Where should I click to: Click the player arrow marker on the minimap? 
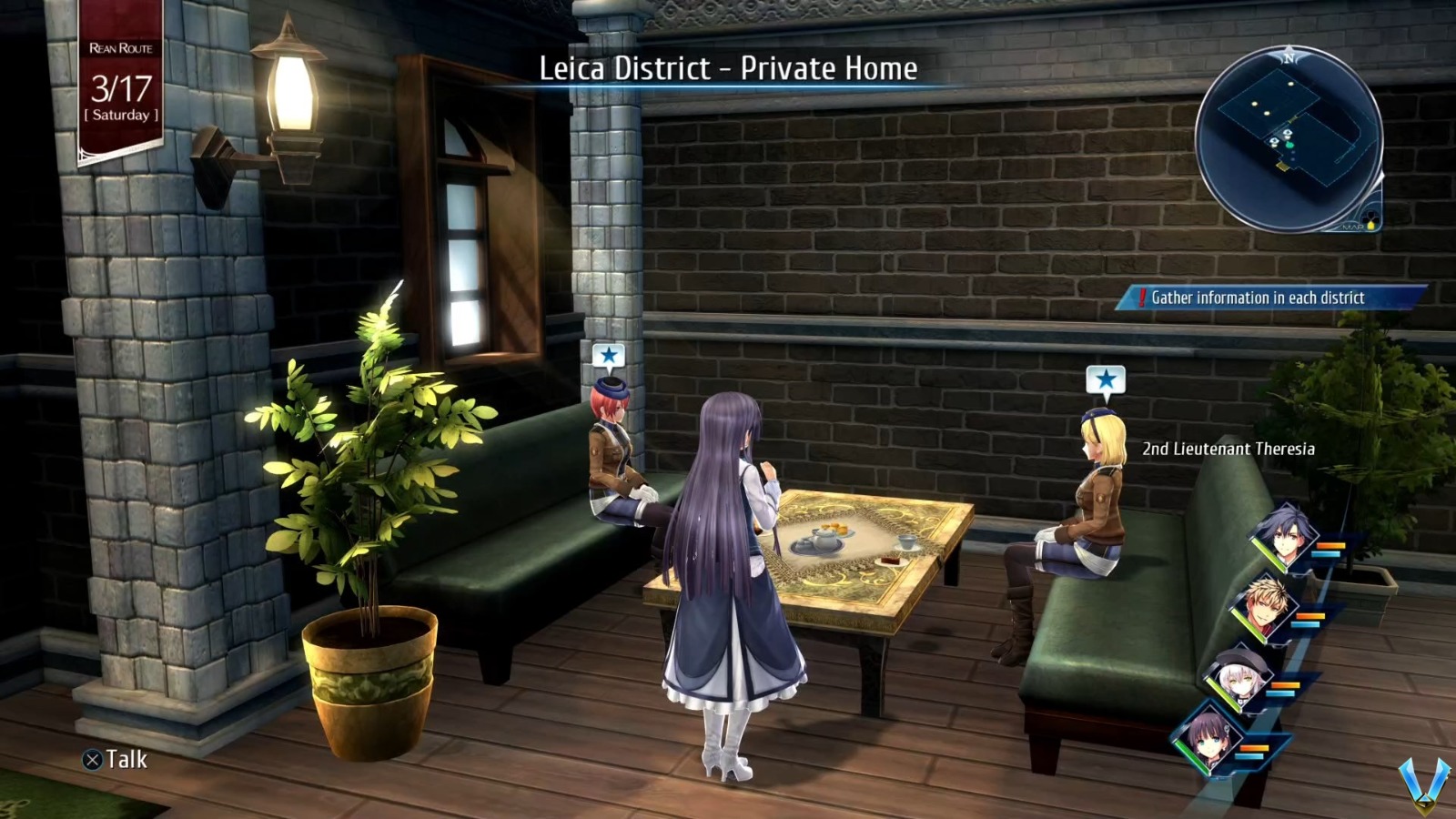coord(1289,145)
